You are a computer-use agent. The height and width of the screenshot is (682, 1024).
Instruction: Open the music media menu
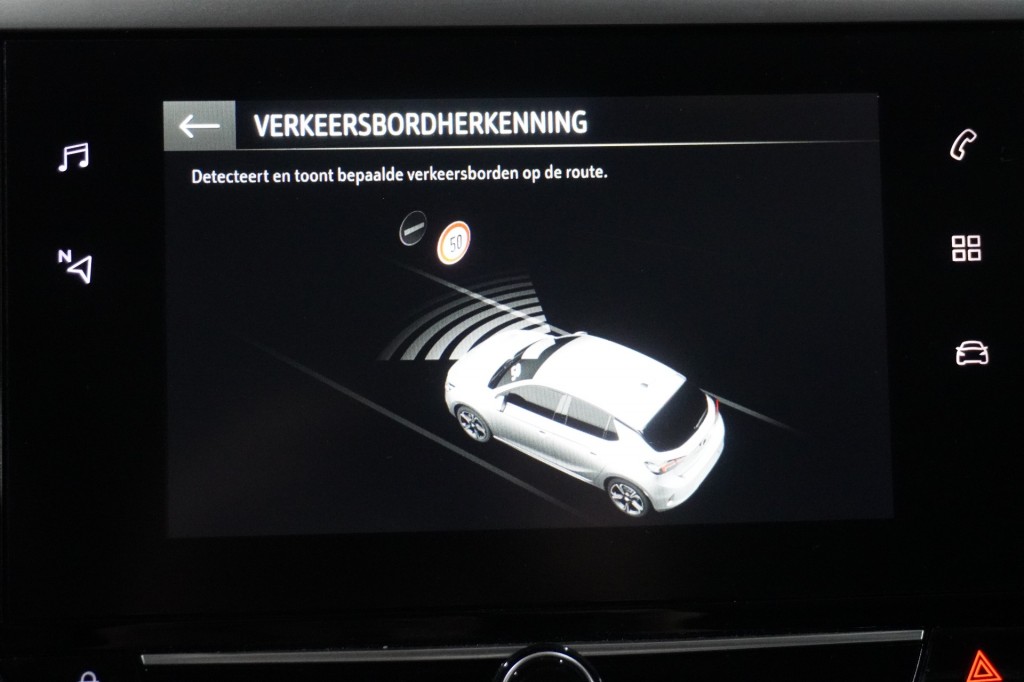pos(73,157)
